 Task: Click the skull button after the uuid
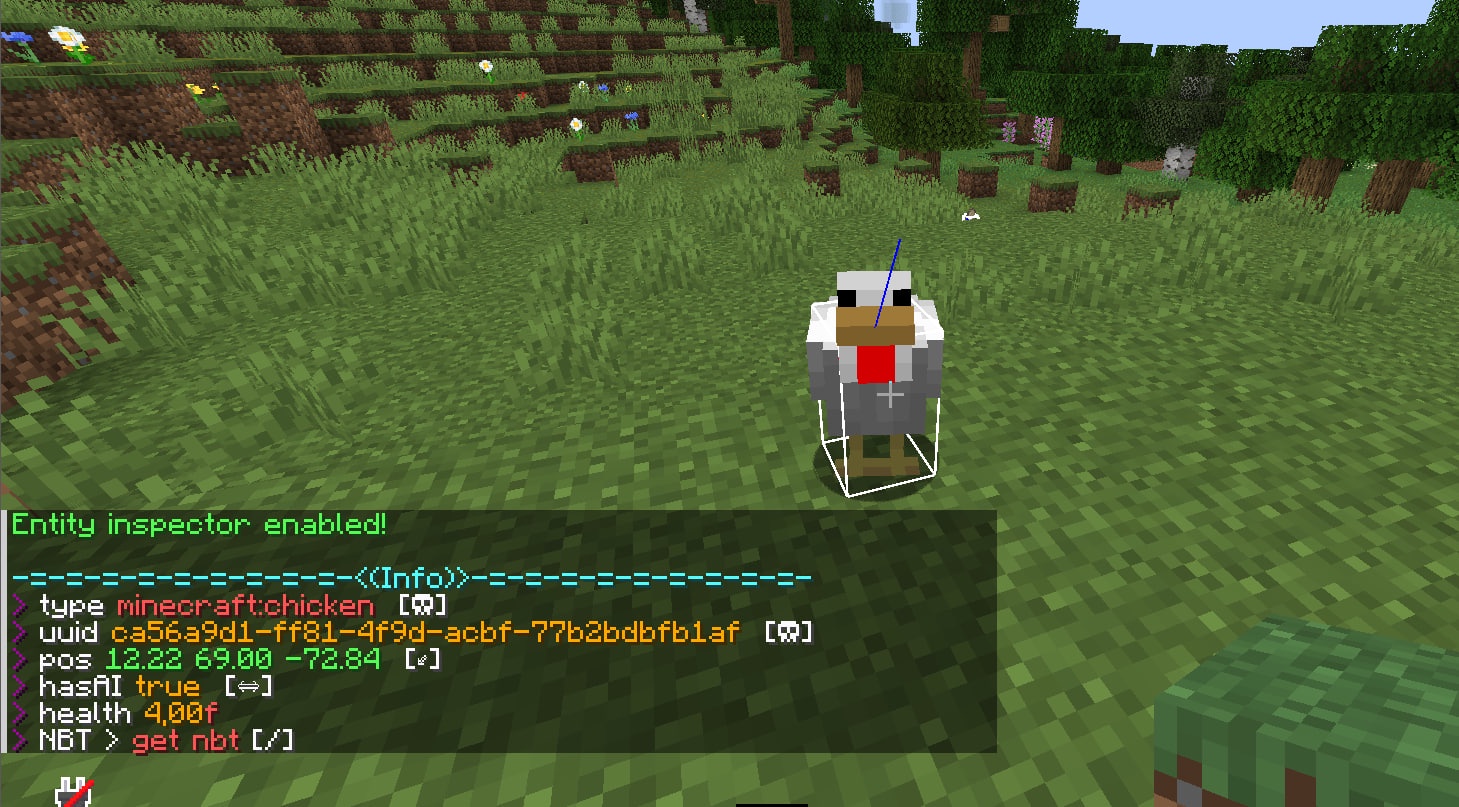pos(788,633)
